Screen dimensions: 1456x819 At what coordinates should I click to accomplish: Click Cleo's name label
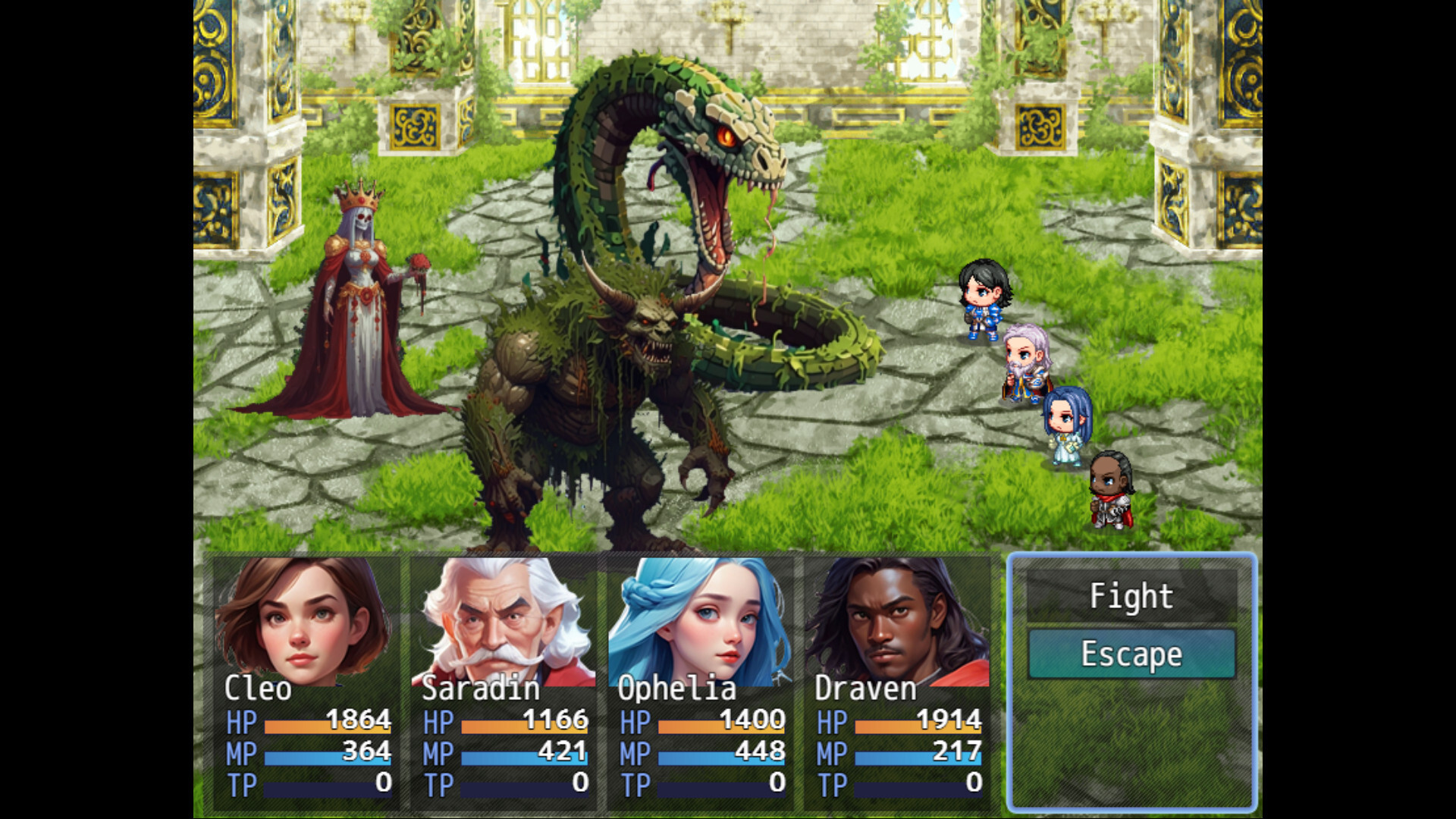259,690
